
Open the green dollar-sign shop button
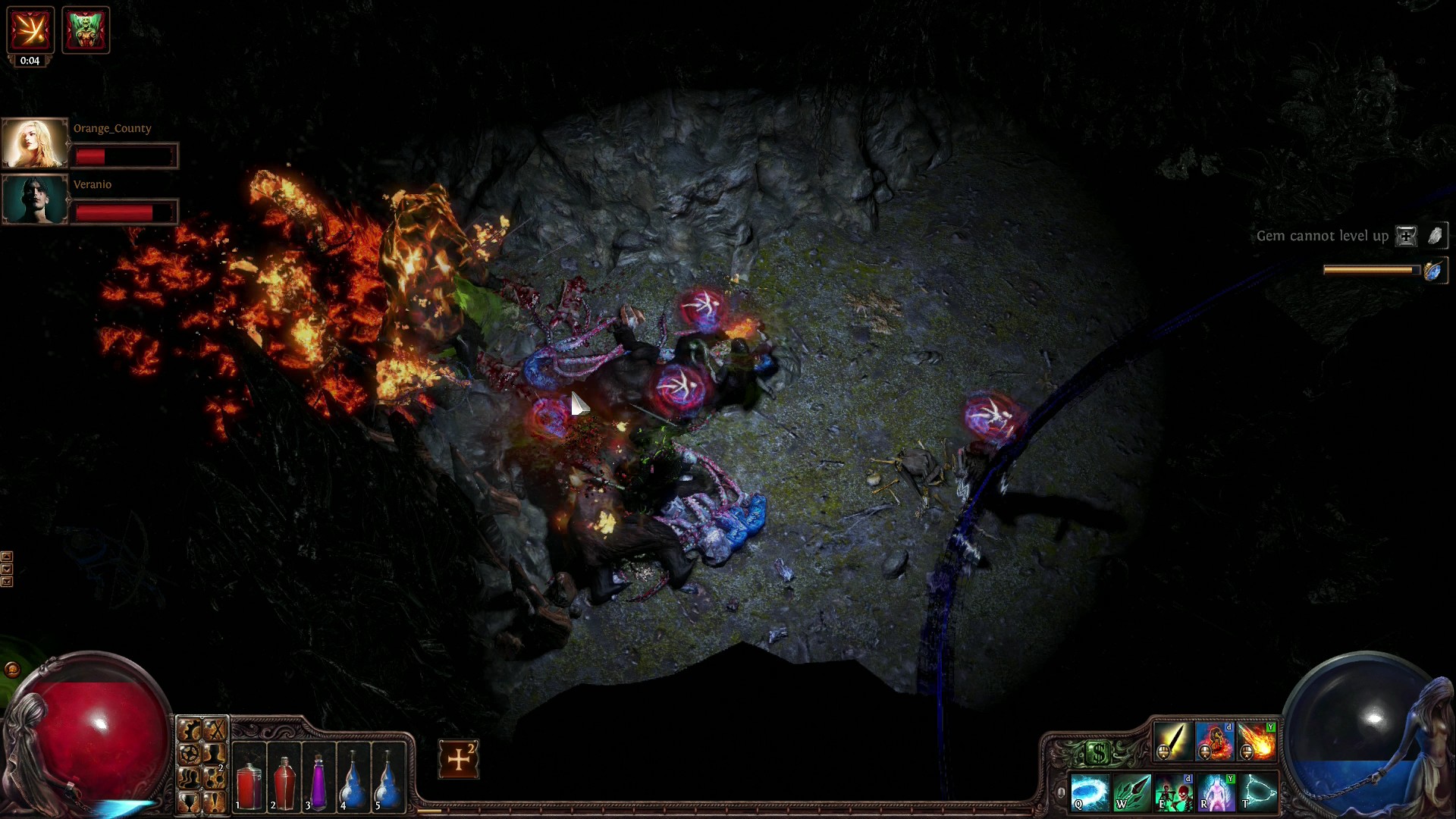coord(1098,752)
